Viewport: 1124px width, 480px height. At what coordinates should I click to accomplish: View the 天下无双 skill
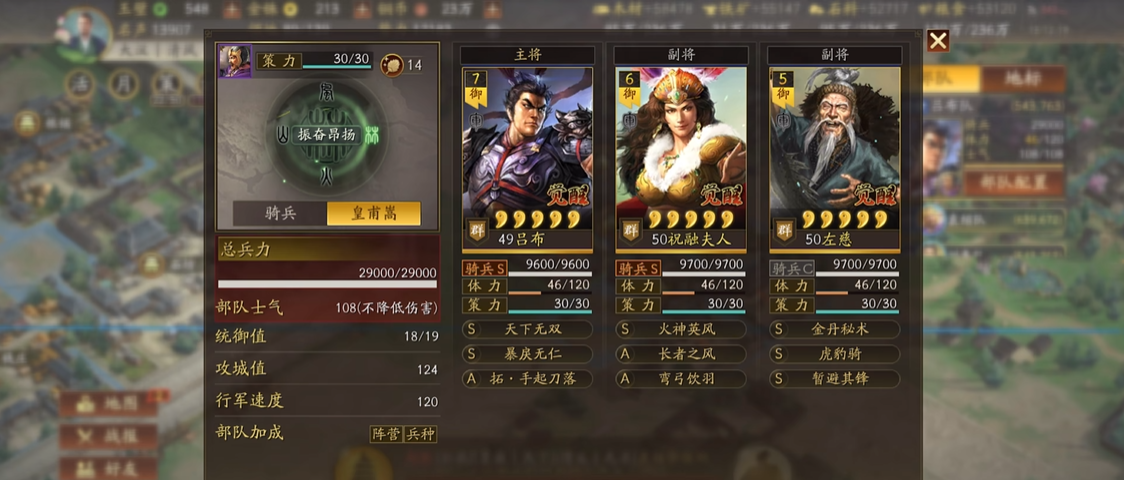[527, 329]
